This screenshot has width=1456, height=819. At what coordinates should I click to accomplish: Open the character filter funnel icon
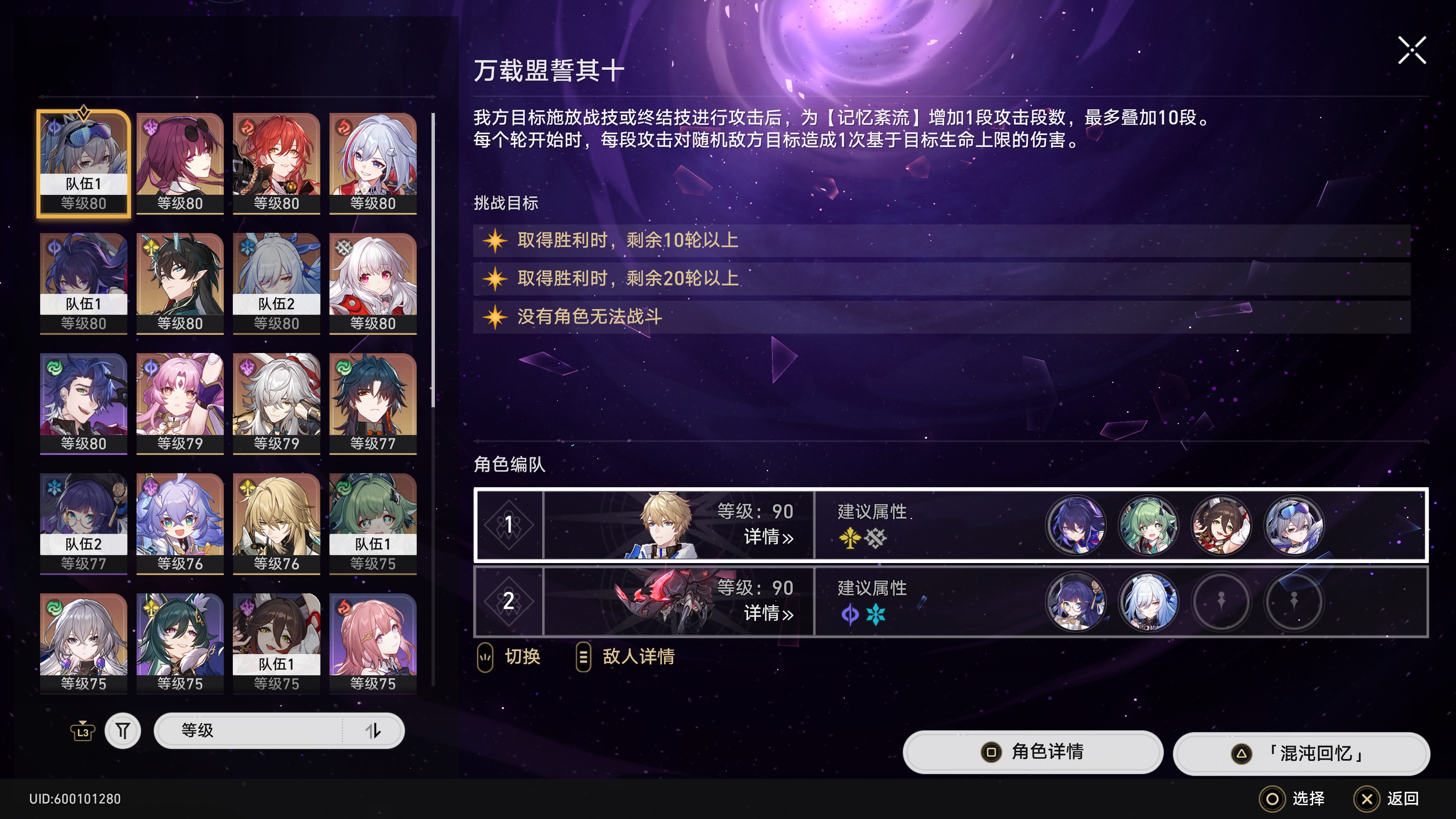[123, 730]
